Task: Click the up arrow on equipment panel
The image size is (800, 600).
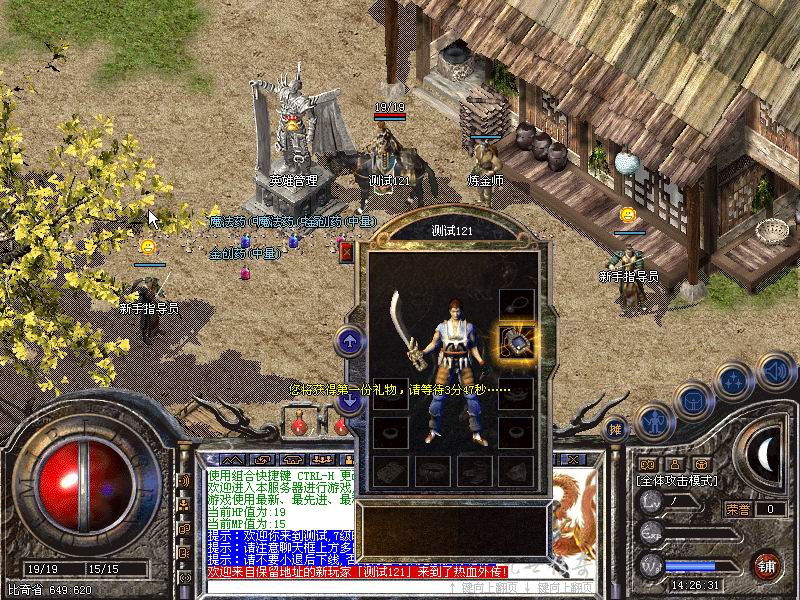Action: pyautogui.click(x=350, y=342)
